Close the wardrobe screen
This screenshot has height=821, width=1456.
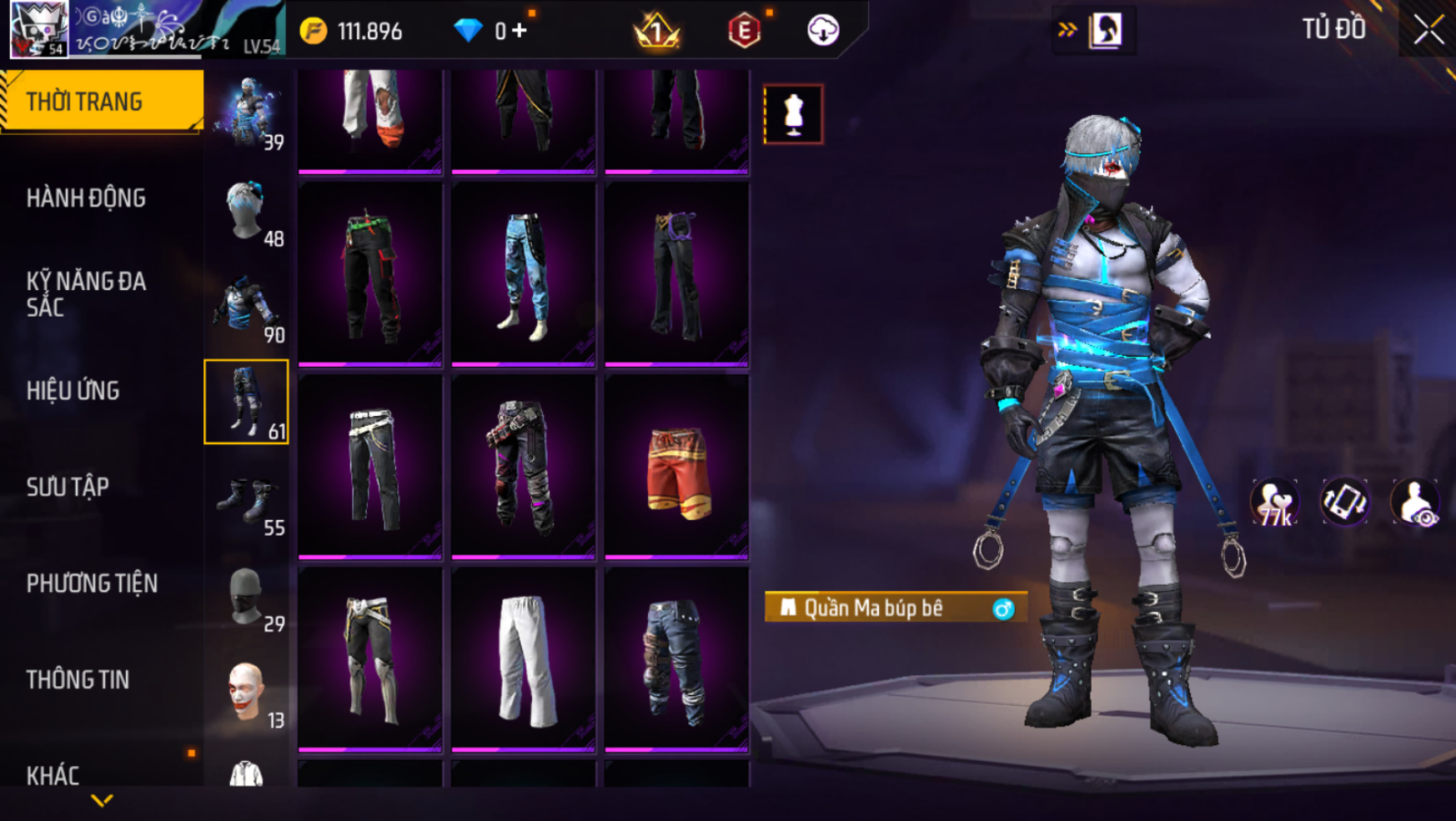click(x=1428, y=30)
